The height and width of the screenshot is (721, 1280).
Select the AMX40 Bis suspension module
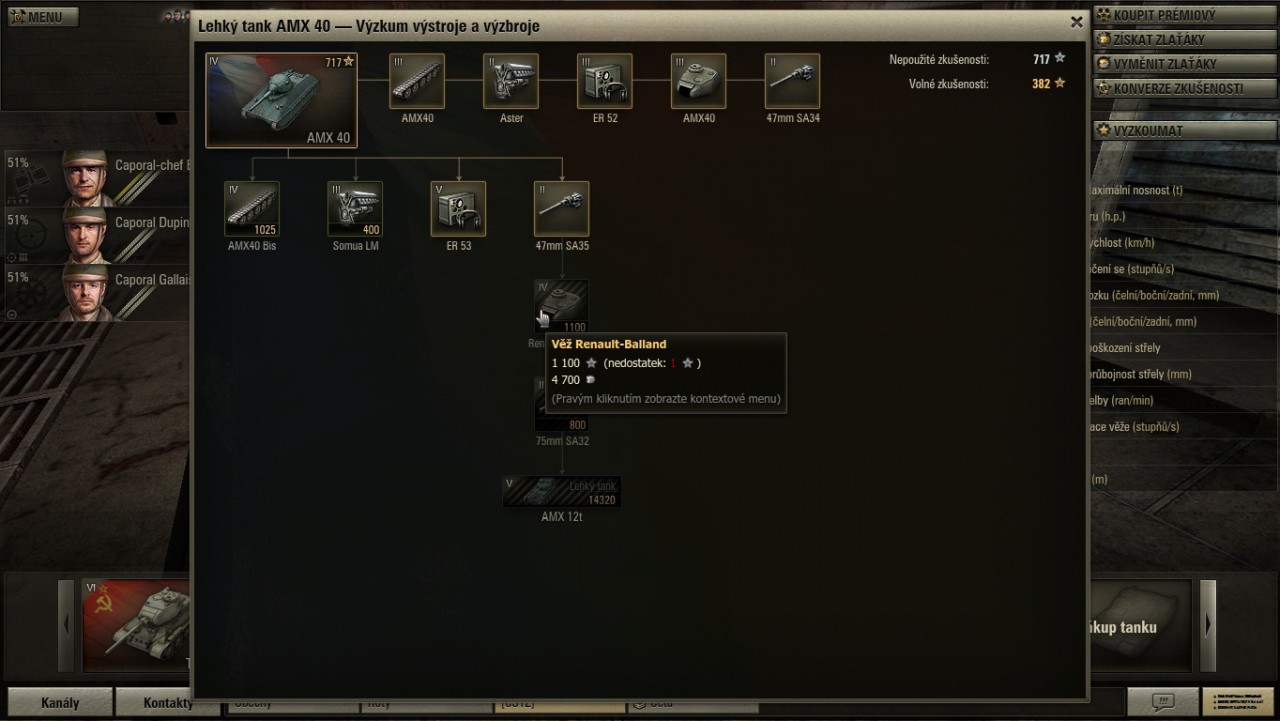point(252,209)
